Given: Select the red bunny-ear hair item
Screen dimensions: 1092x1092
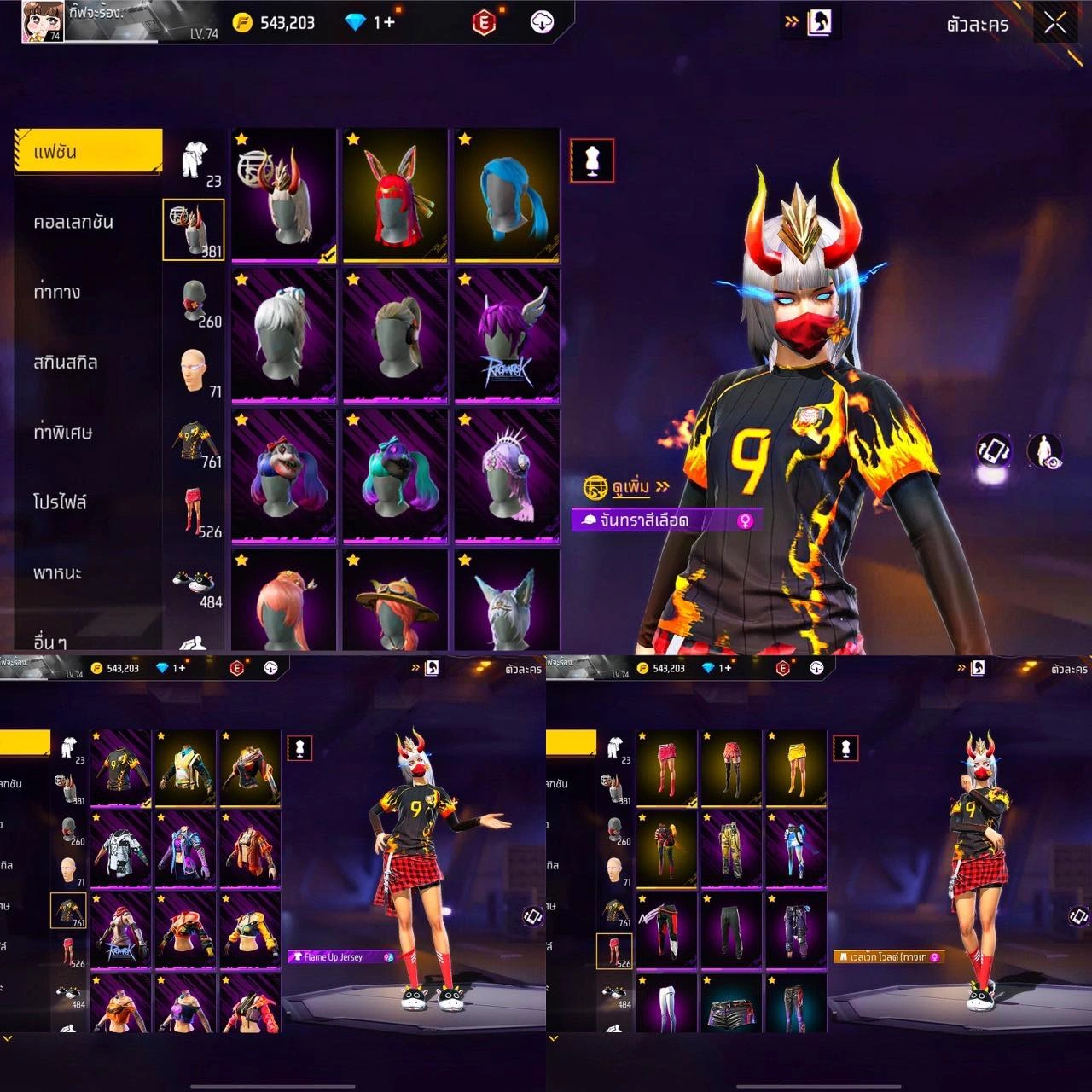Looking at the screenshot, I should coord(395,195).
